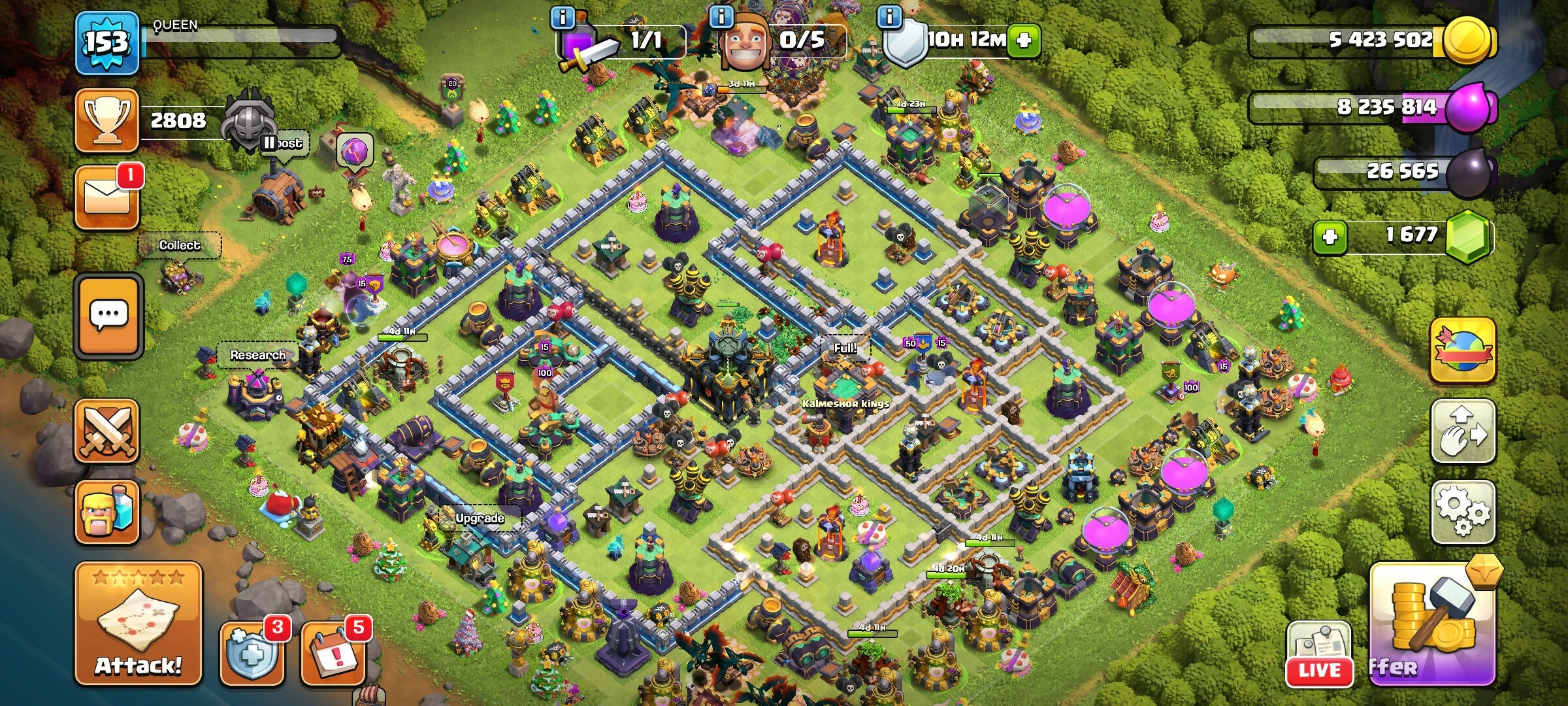Tap the Attack! map button
Screen dimensions: 1568x706
click(x=139, y=624)
